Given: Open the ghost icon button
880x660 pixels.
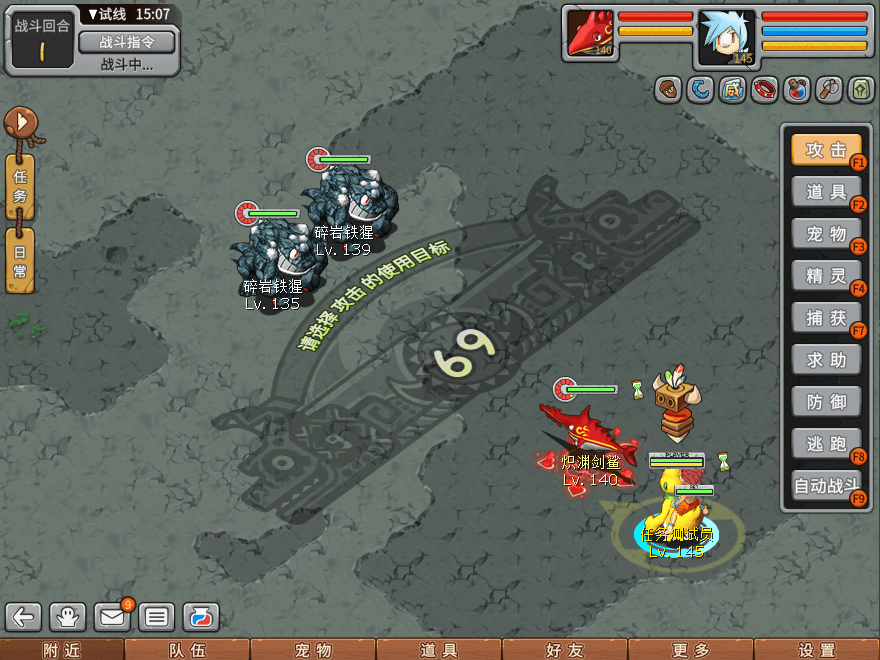Looking at the screenshot, I should pos(68,617).
